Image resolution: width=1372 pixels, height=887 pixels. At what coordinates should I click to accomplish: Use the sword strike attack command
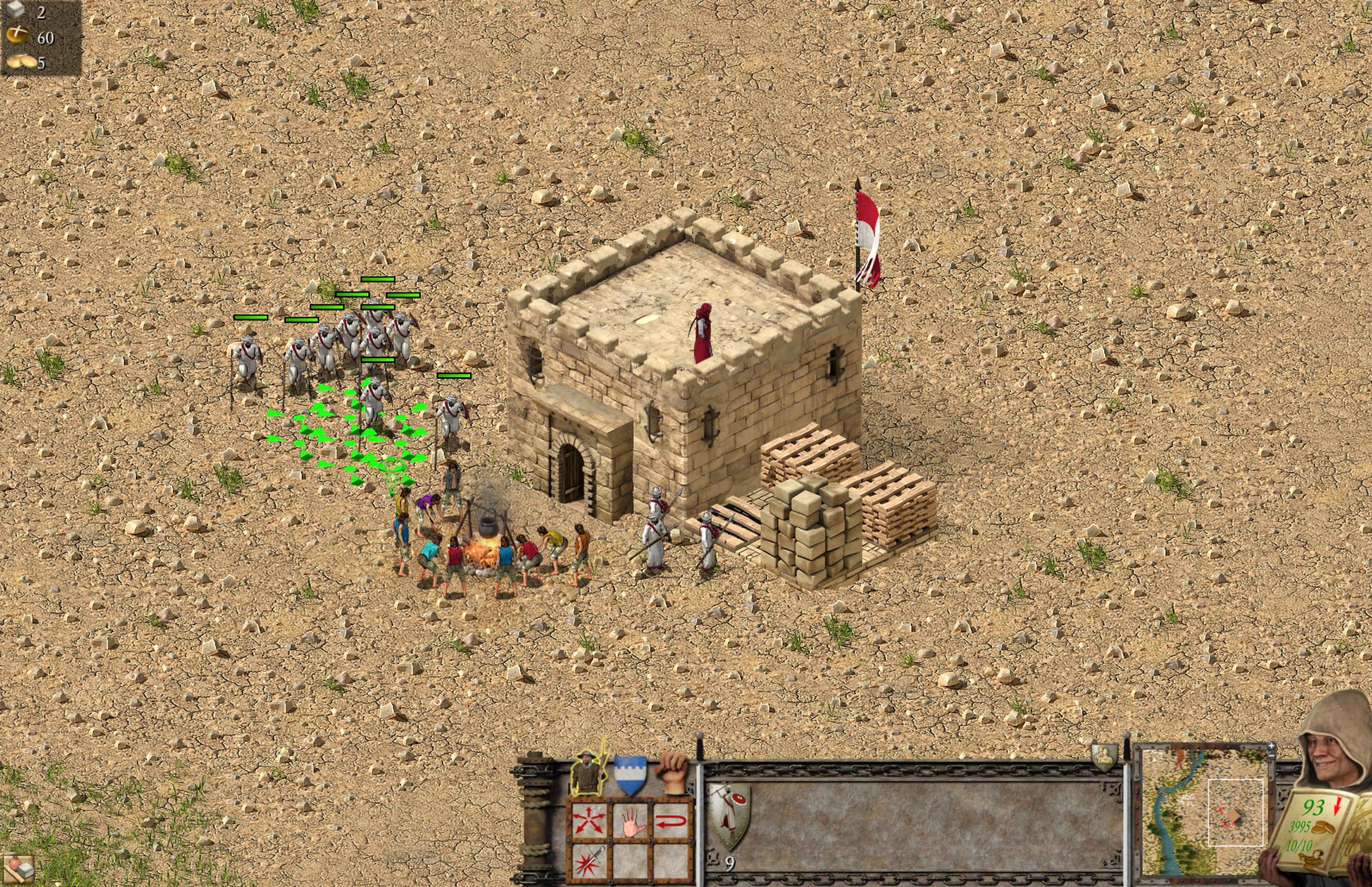(589, 862)
